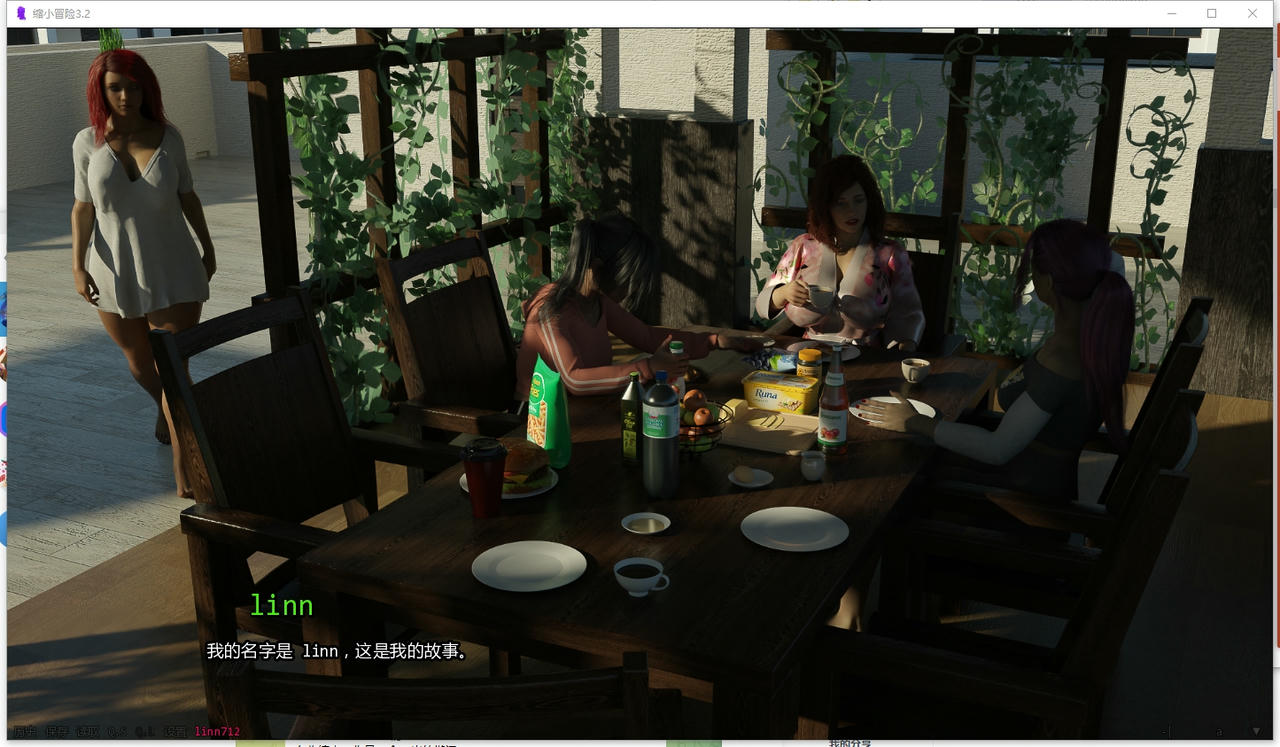The image size is (1280, 747).
Task: Open the 历史 dialogue history
Action: (x=28, y=731)
